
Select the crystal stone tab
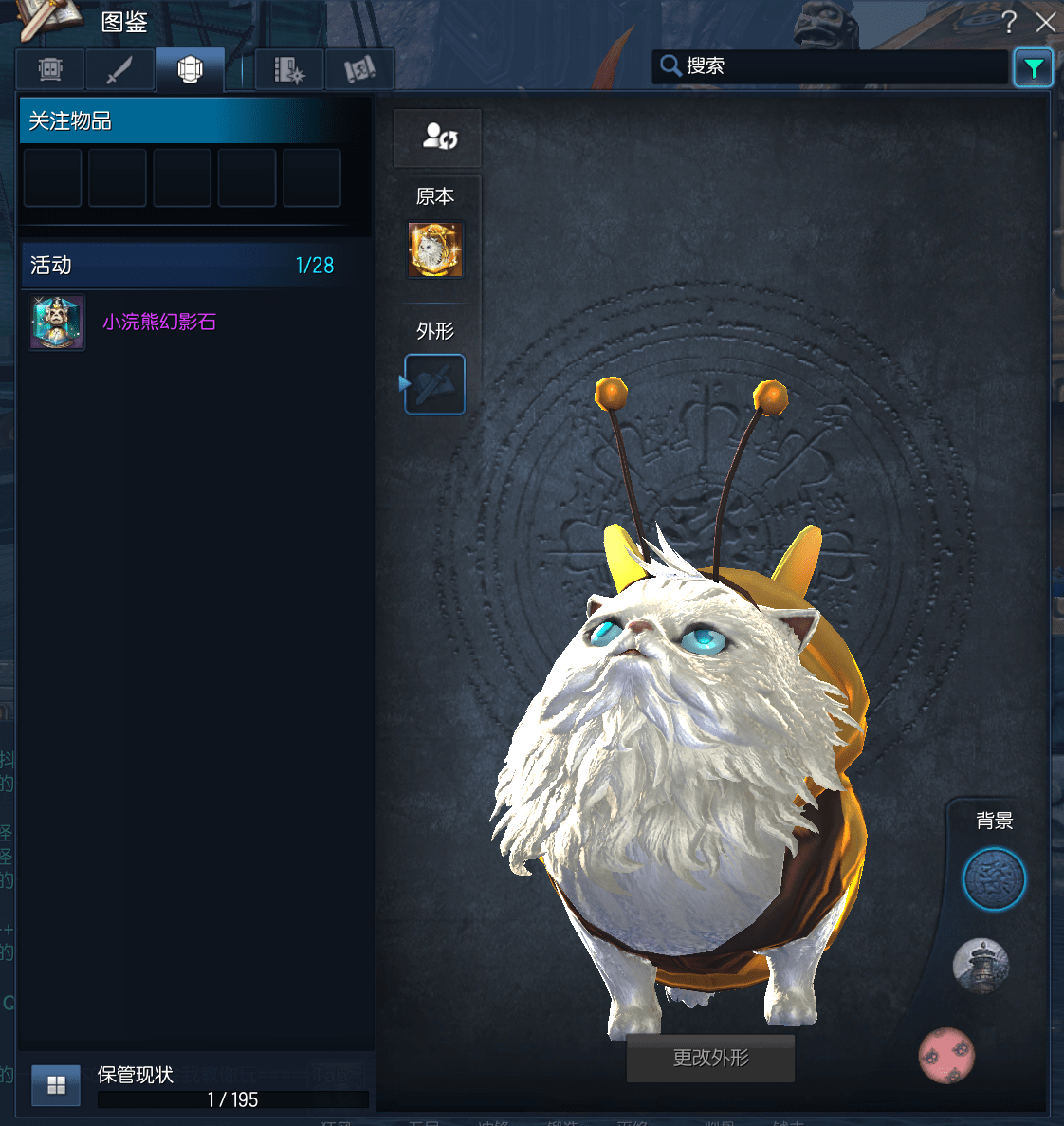pos(191,69)
